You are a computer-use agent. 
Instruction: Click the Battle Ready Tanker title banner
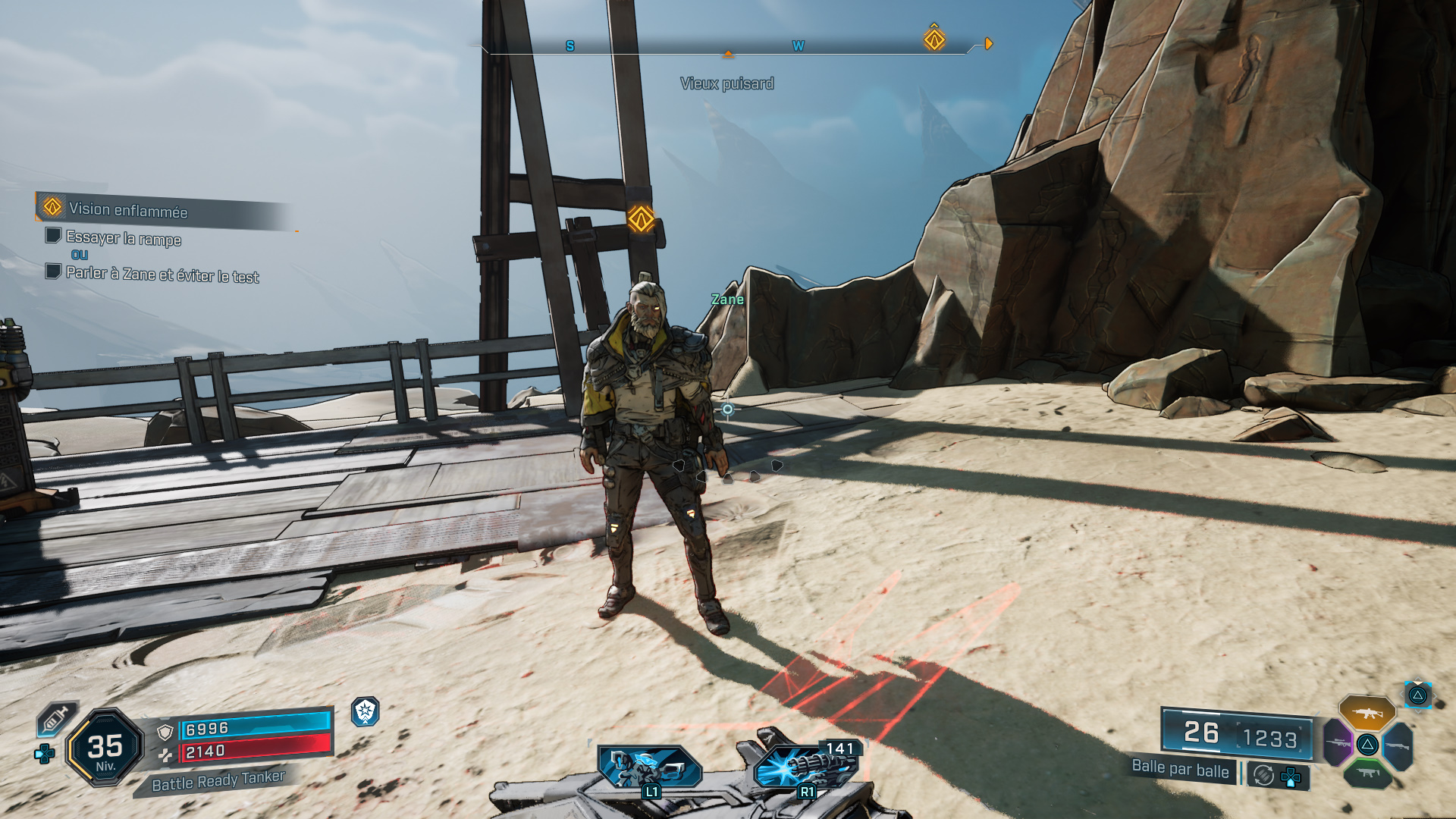click(x=218, y=781)
